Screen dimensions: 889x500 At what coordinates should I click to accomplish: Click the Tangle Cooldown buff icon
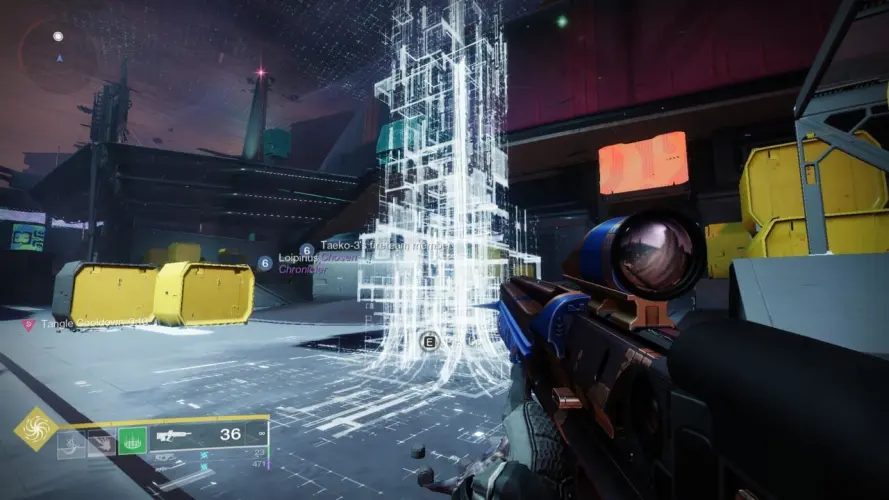click(x=28, y=324)
